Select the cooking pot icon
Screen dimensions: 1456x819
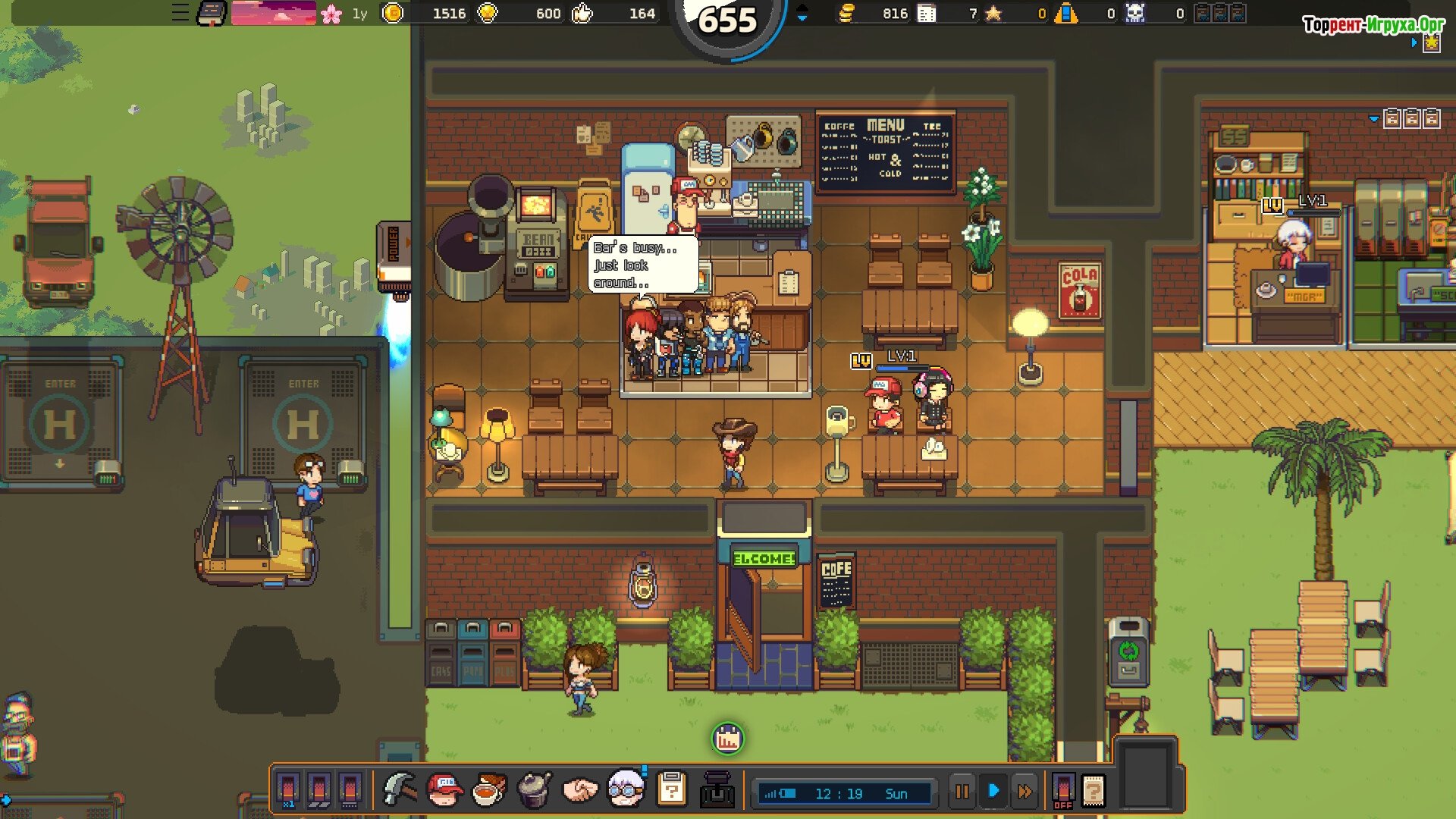click(x=535, y=791)
